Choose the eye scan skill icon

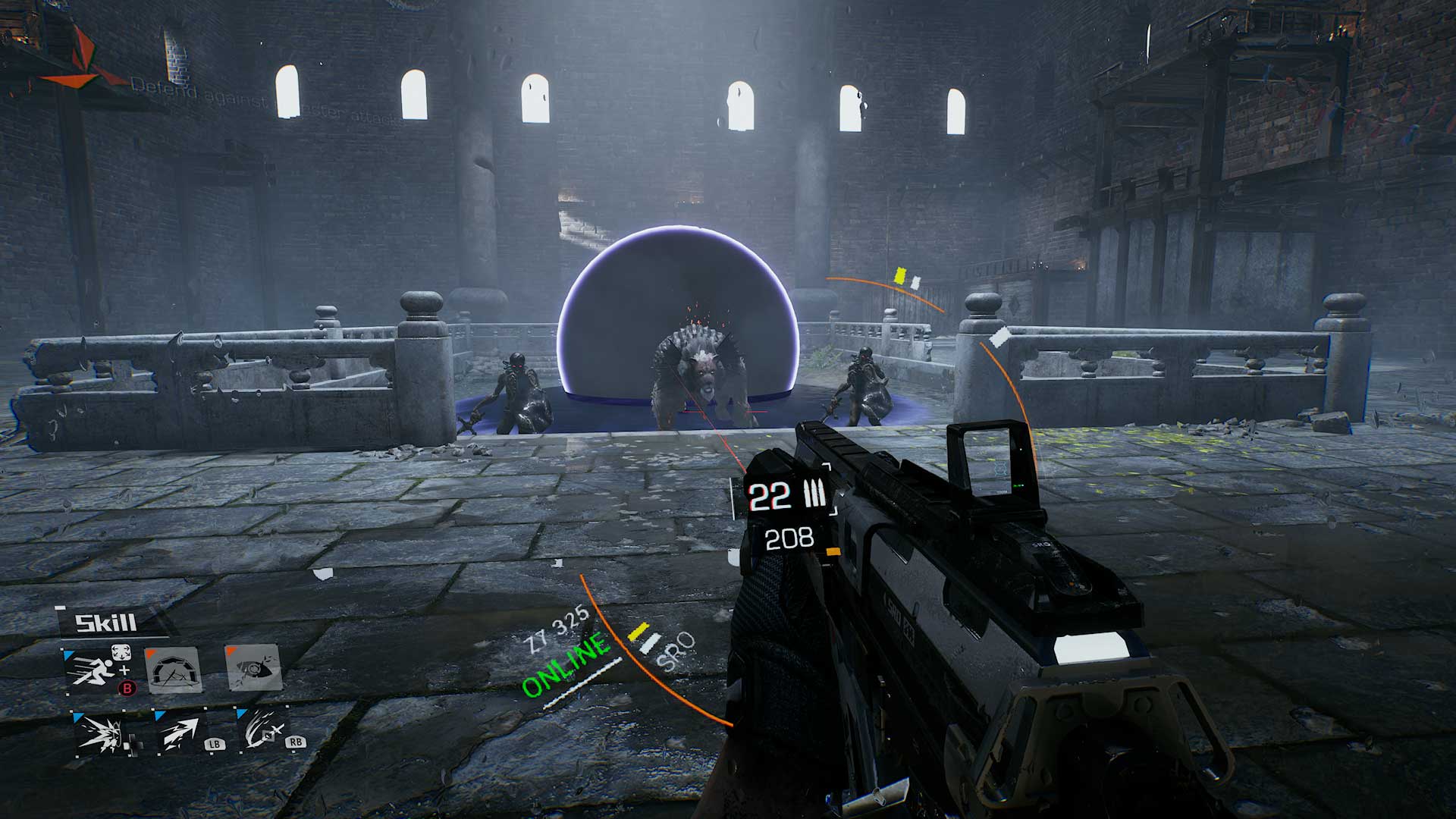254,667
